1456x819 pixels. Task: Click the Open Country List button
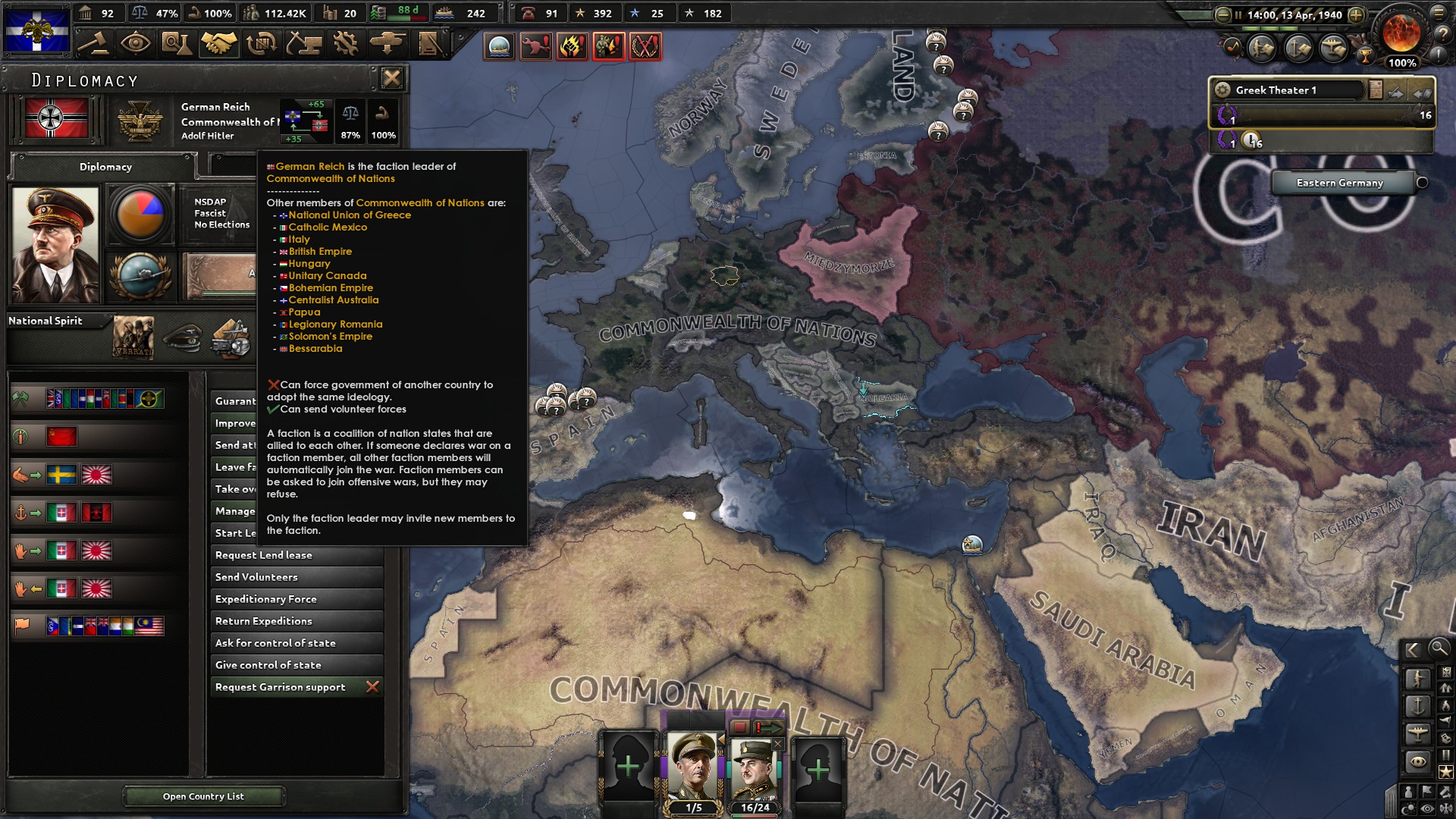[x=205, y=796]
